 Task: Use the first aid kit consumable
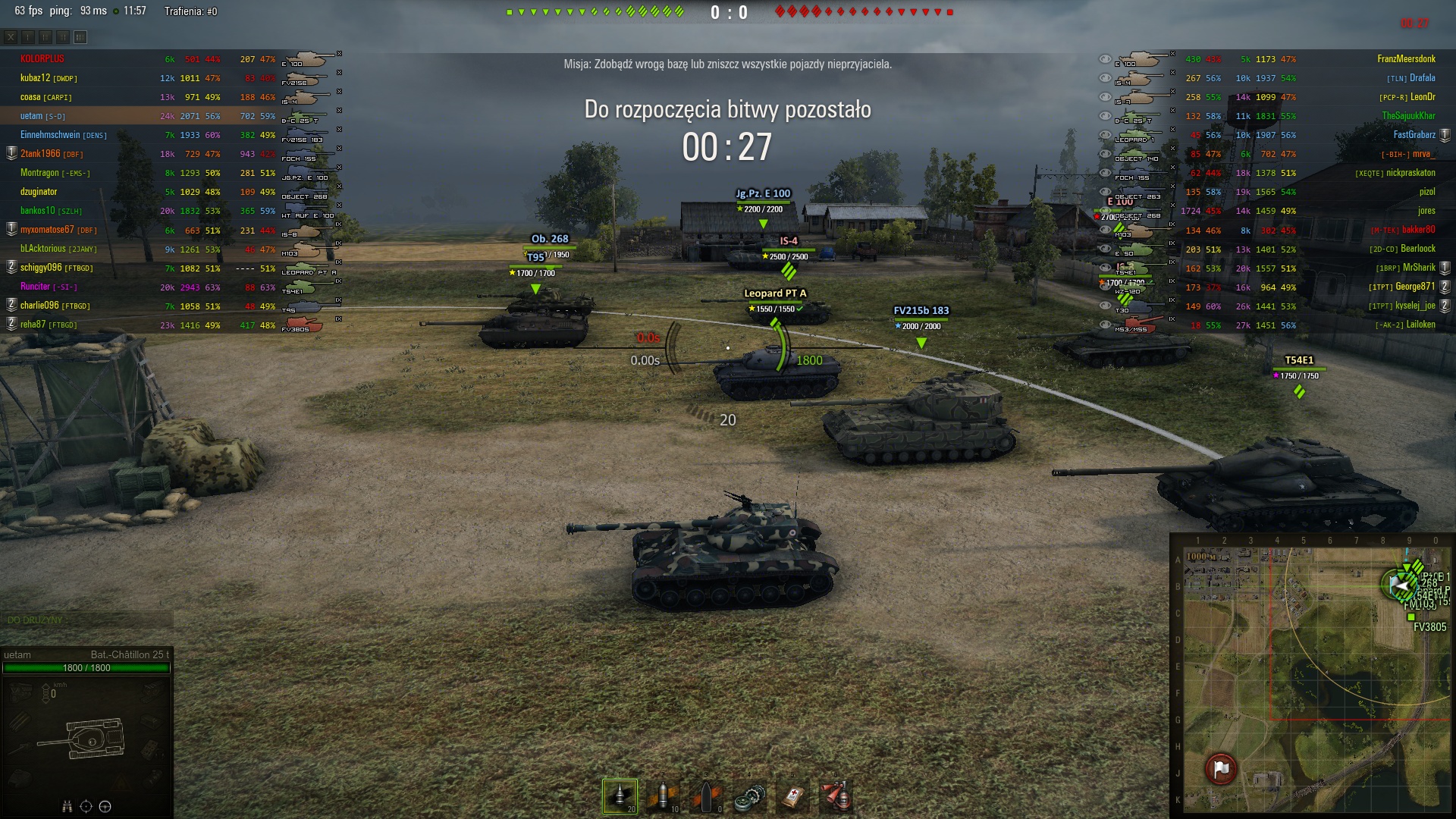[792, 796]
